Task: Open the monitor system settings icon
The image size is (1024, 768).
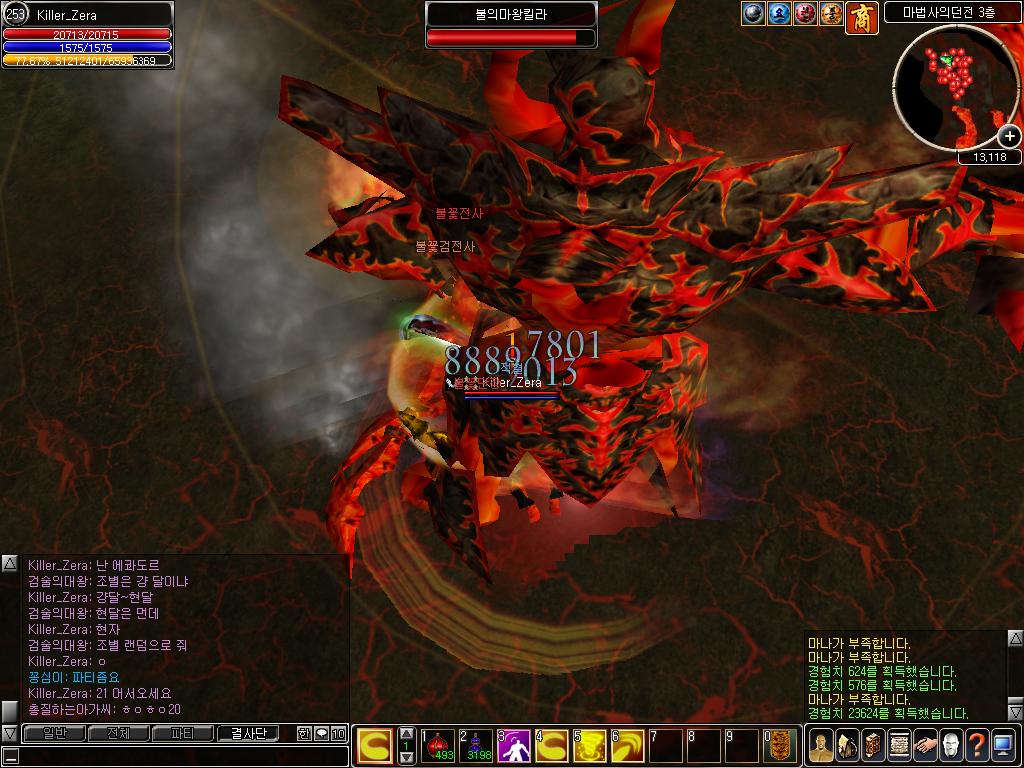Action: (1003, 745)
